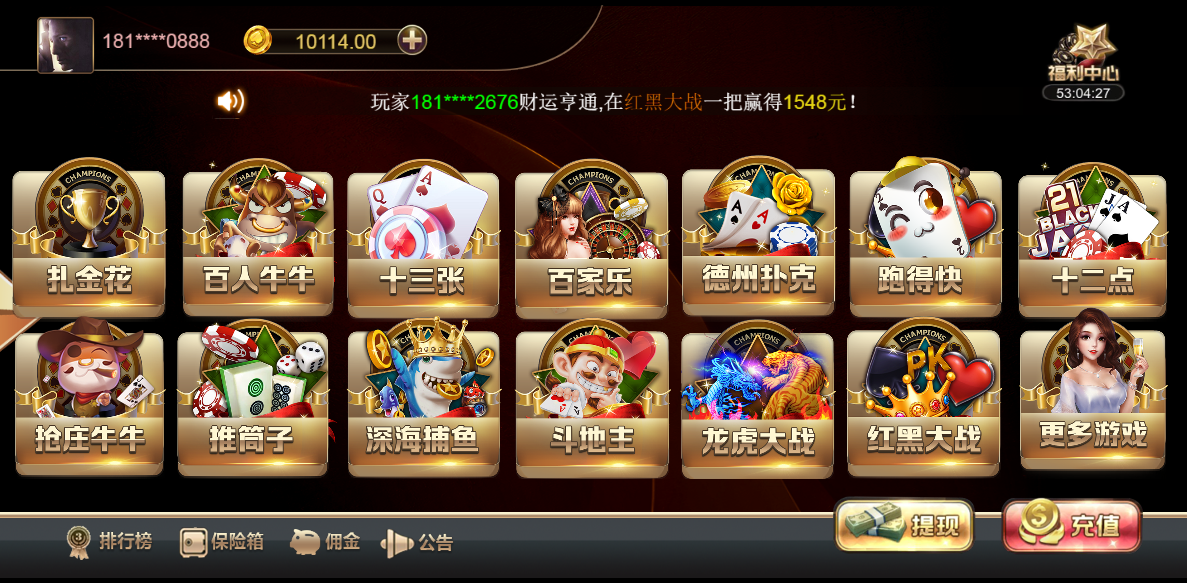The width and height of the screenshot is (1187, 583).
Task: Open the 排行榜 leaderboard
Action: coord(110,542)
